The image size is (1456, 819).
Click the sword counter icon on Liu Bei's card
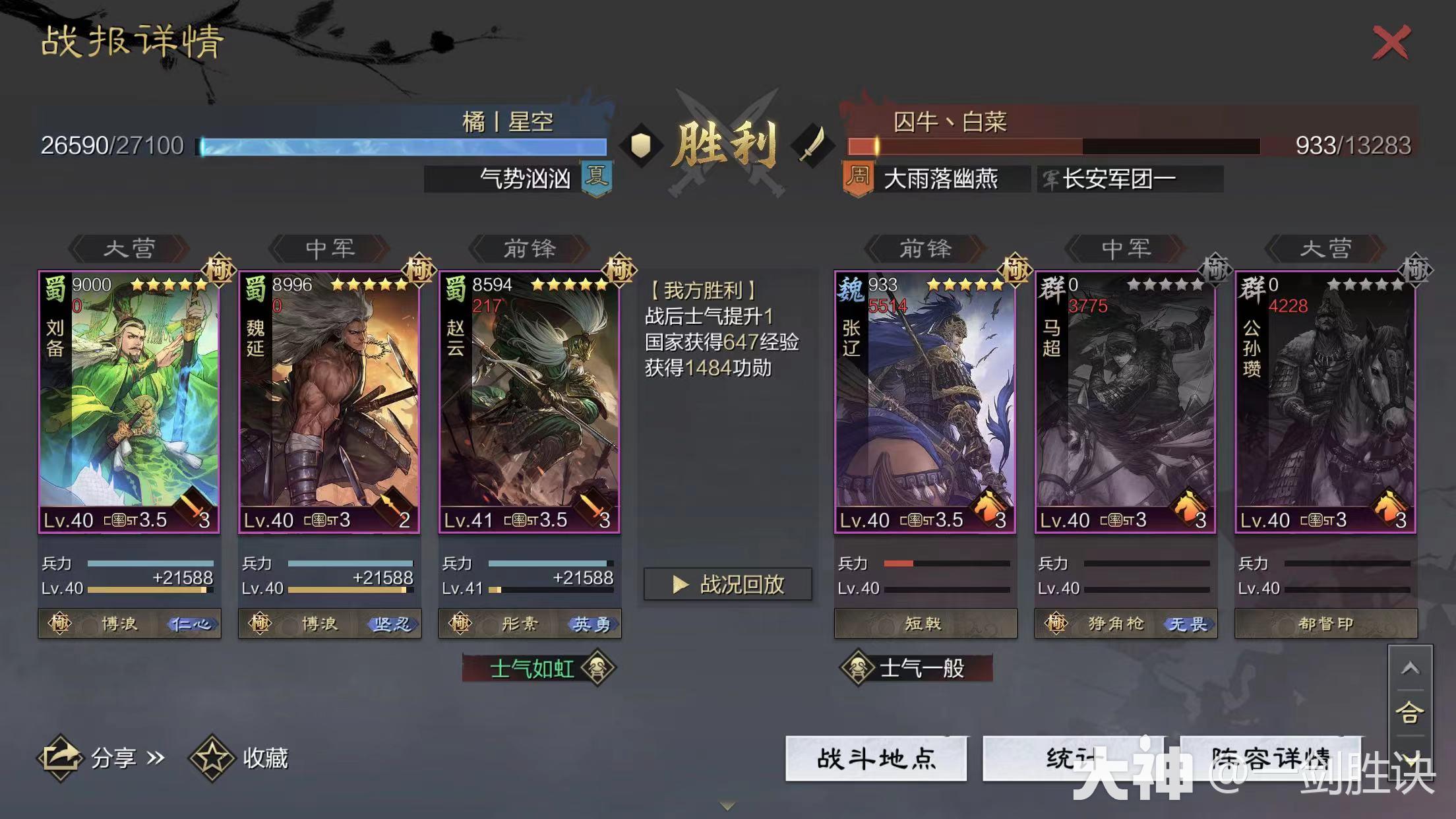point(193,506)
